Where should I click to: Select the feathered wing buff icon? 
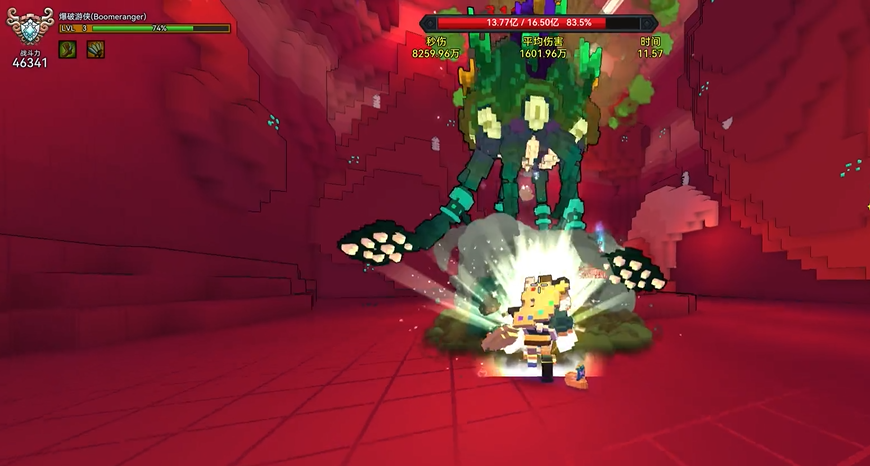(95, 49)
